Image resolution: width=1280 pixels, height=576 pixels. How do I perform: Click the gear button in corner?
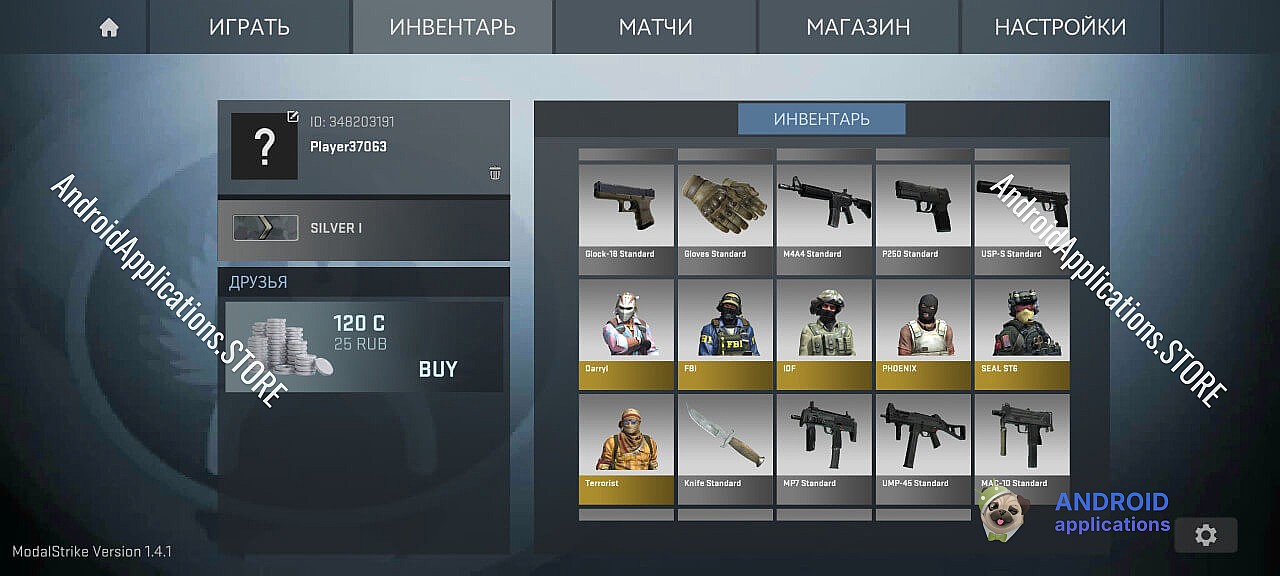(1206, 535)
